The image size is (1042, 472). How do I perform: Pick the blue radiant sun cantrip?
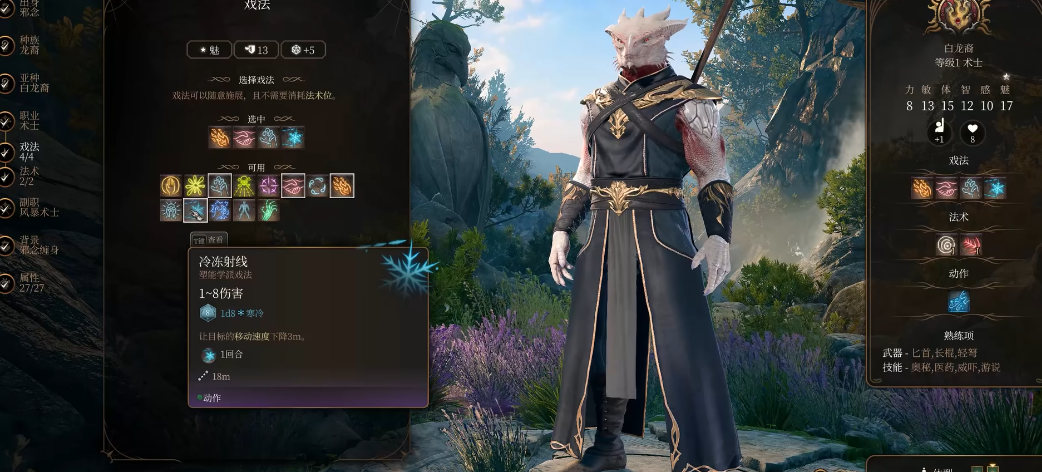171,211
